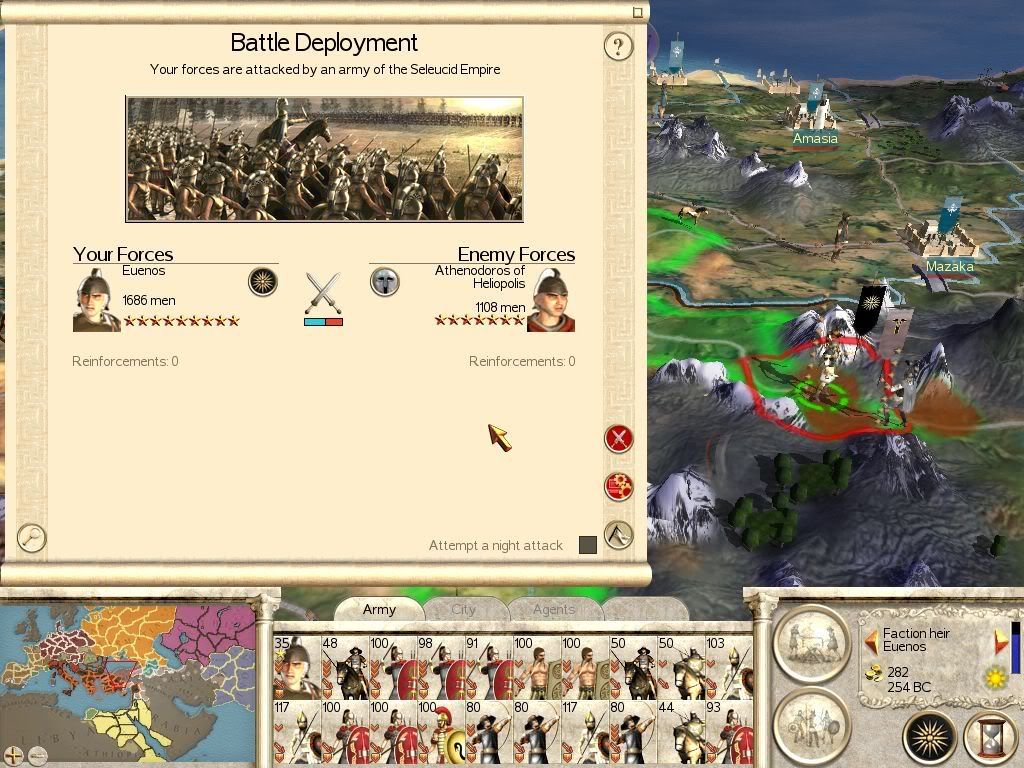Close the scroll using the top corner square

pyautogui.click(x=638, y=13)
